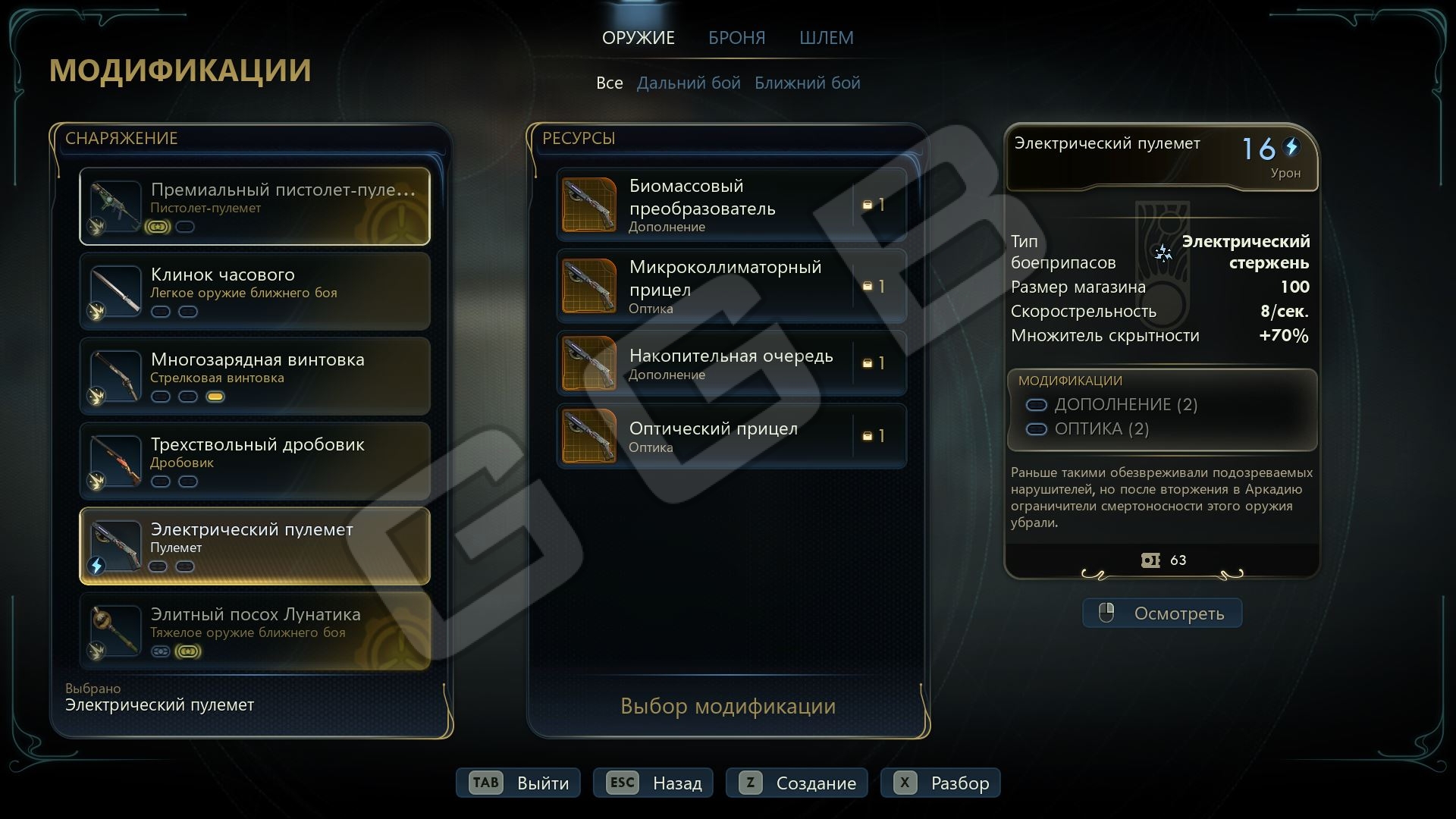
Task: Show all weapons with Все filter
Action: [609, 83]
